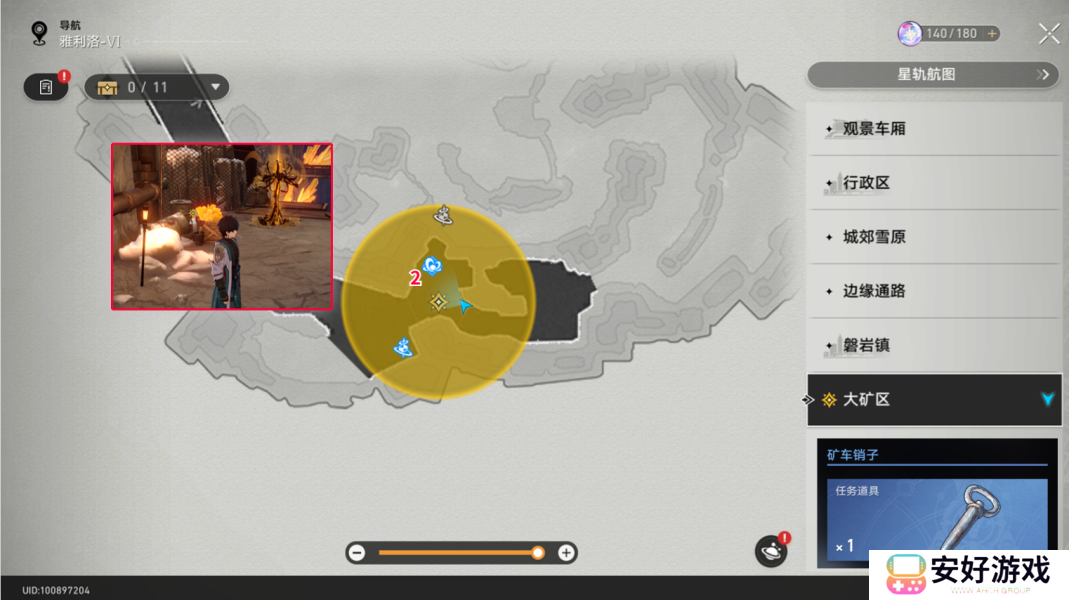Image resolution: width=1069 pixels, height=600 pixels.
Task: Click the lower blue teleport anchor marker
Action: 404,347
